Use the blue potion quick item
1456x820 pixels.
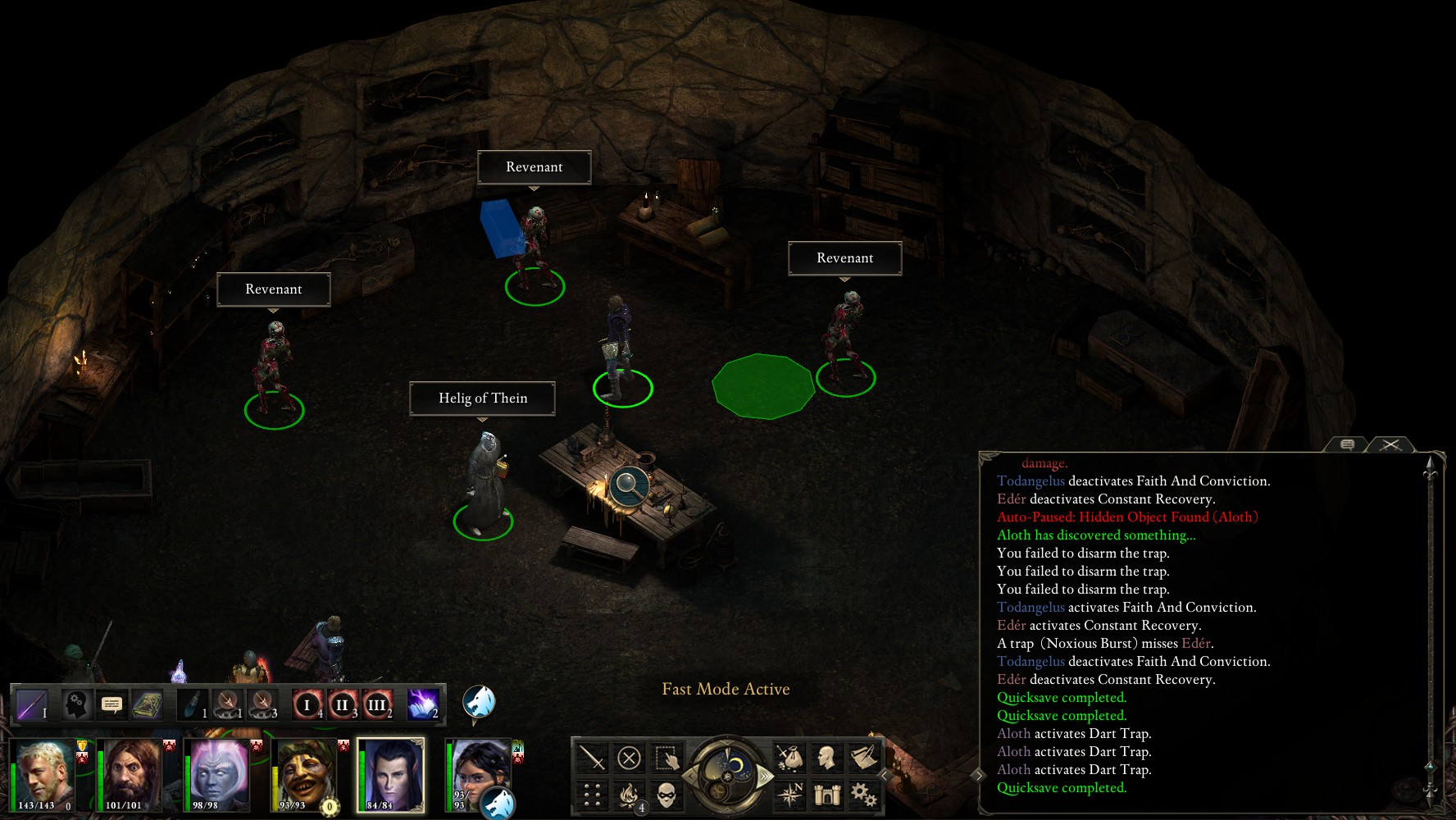193,704
